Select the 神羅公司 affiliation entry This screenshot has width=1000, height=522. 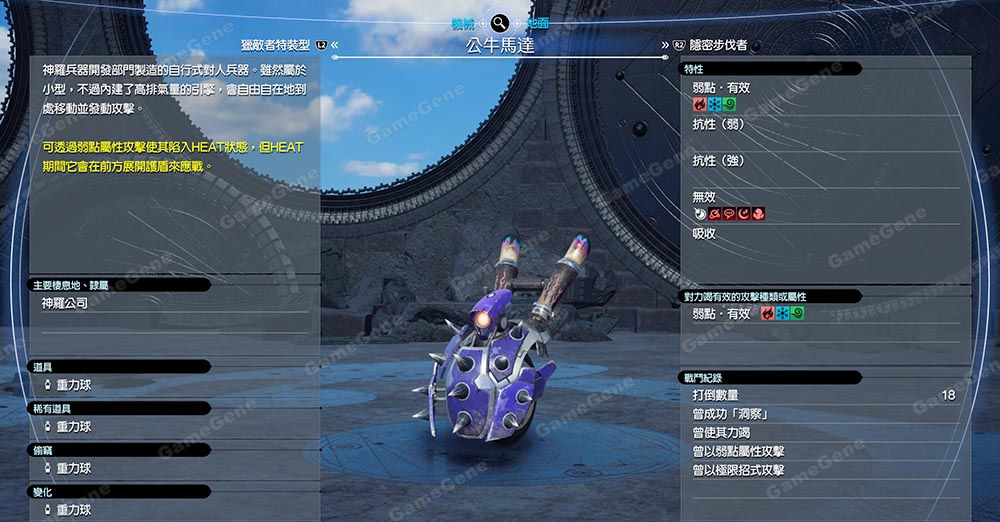[x=65, y=303]
